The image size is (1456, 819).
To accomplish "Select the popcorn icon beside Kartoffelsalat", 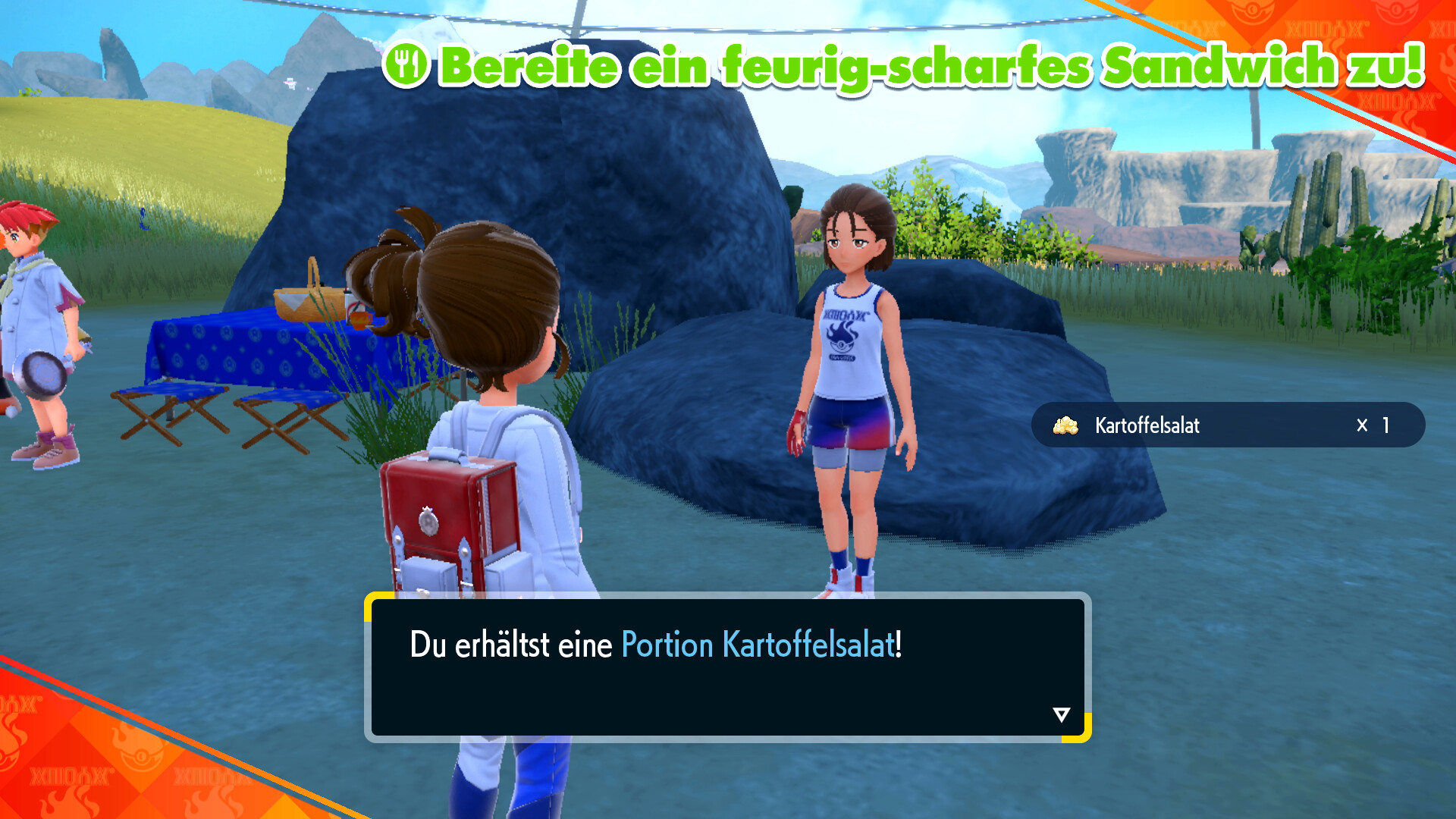I will (x=1067, y=425).
